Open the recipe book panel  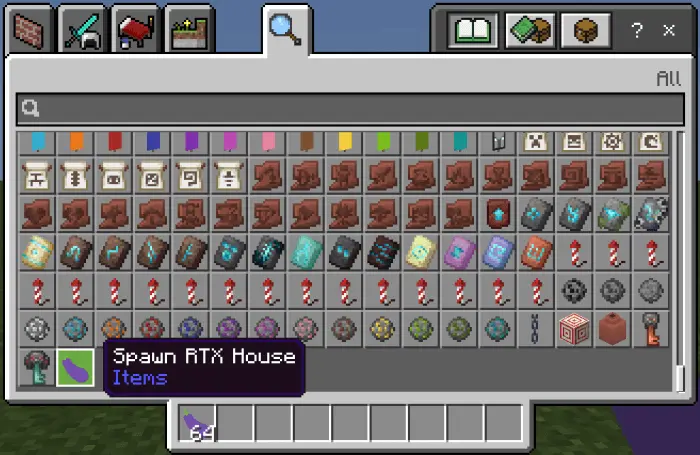(474, 31)
